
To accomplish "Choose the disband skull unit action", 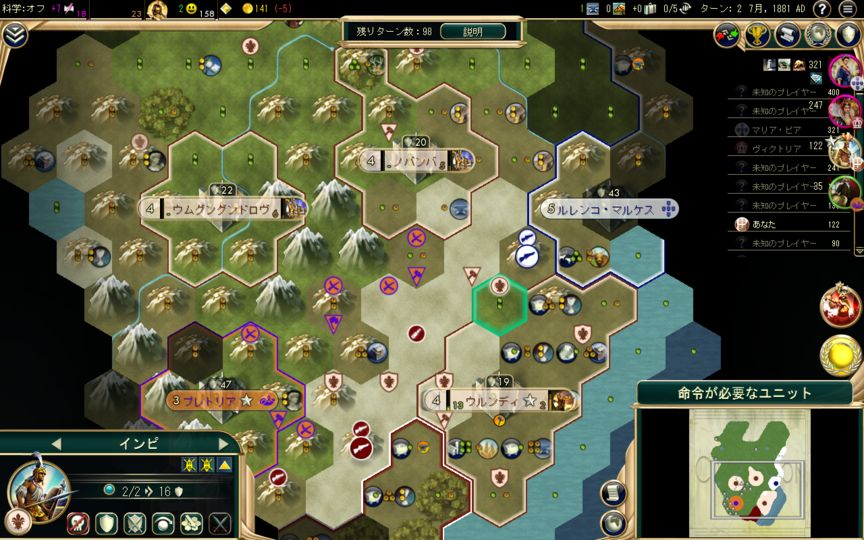I will pyautogui.click(x=78, y=522).
